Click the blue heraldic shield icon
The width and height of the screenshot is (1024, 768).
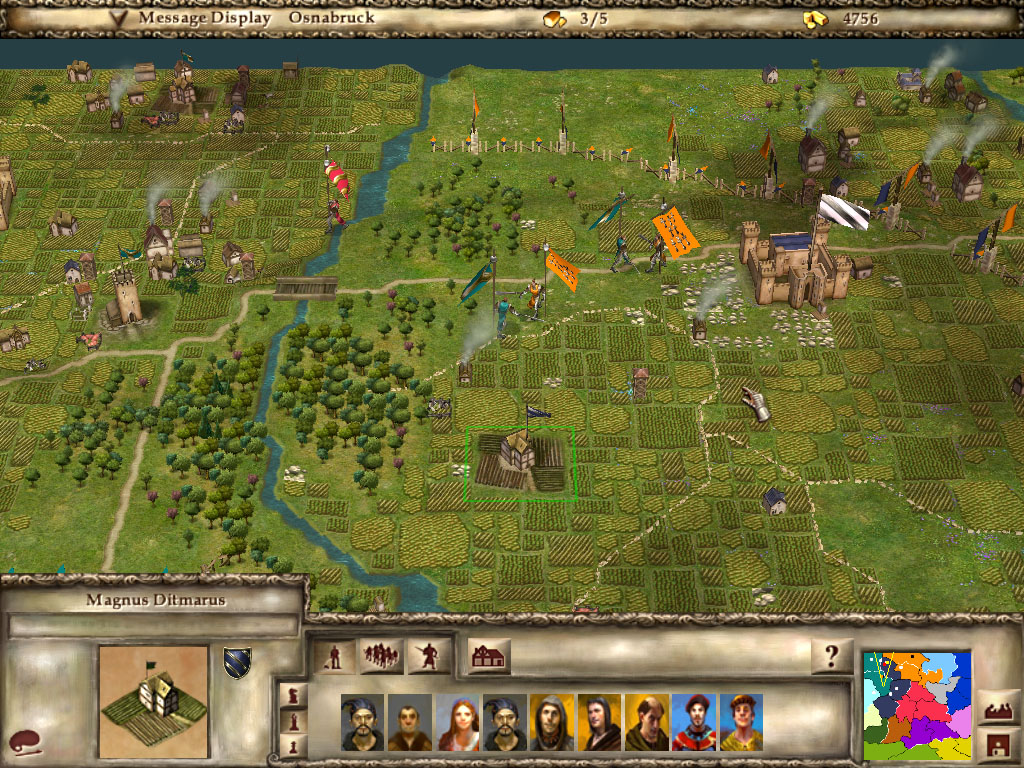pyautogui.click(x=237, y=663)
